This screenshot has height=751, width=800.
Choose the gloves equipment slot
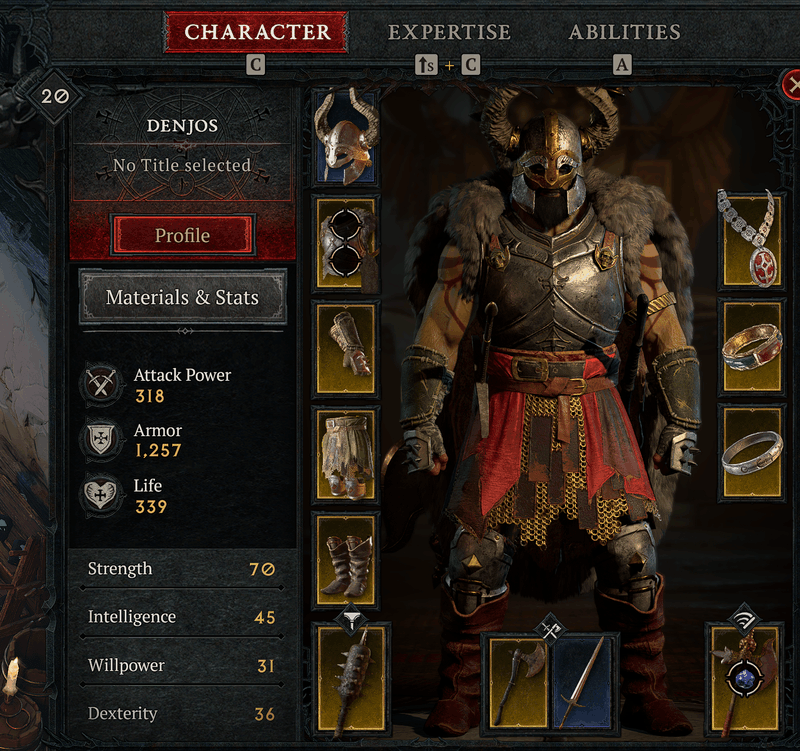[346, 345]
